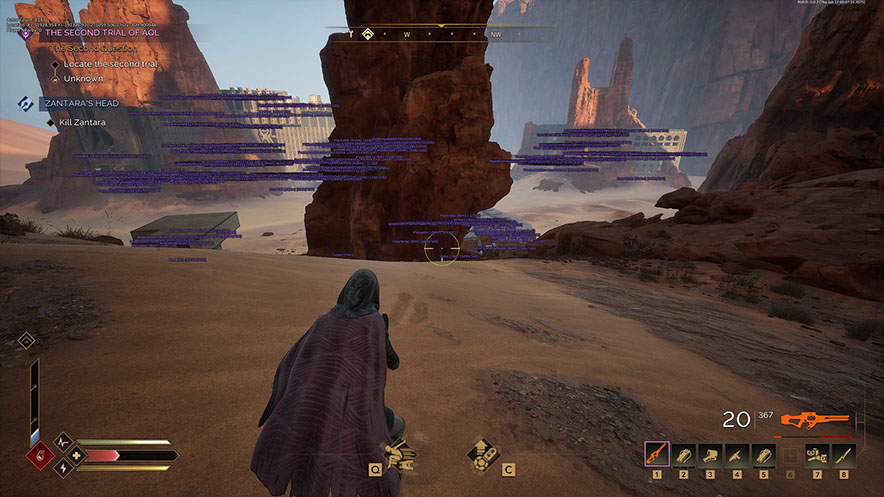
Task: Open The Second Trial of Aql quest tracker
Action: coord(101,32)
